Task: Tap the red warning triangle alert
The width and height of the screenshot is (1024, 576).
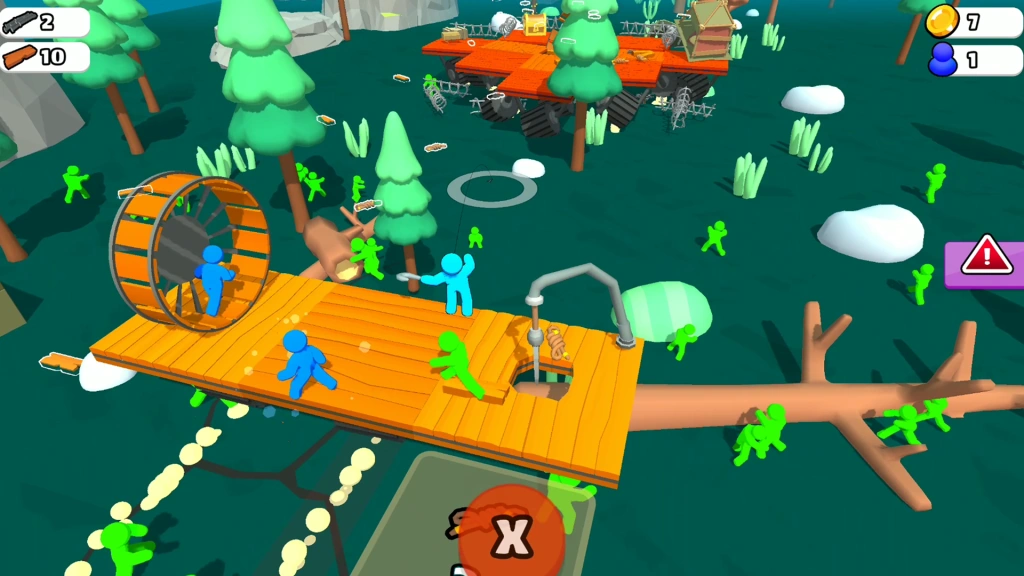Action: [x=987, y=257]
